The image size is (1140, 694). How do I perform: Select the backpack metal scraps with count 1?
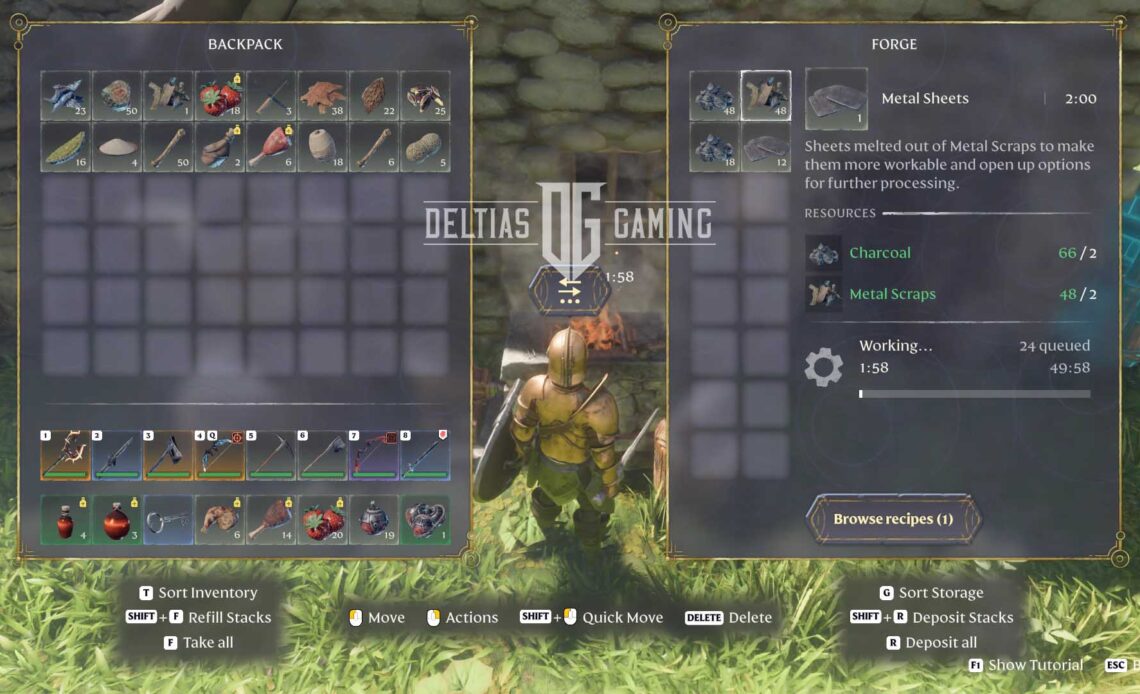pos(168,95)
